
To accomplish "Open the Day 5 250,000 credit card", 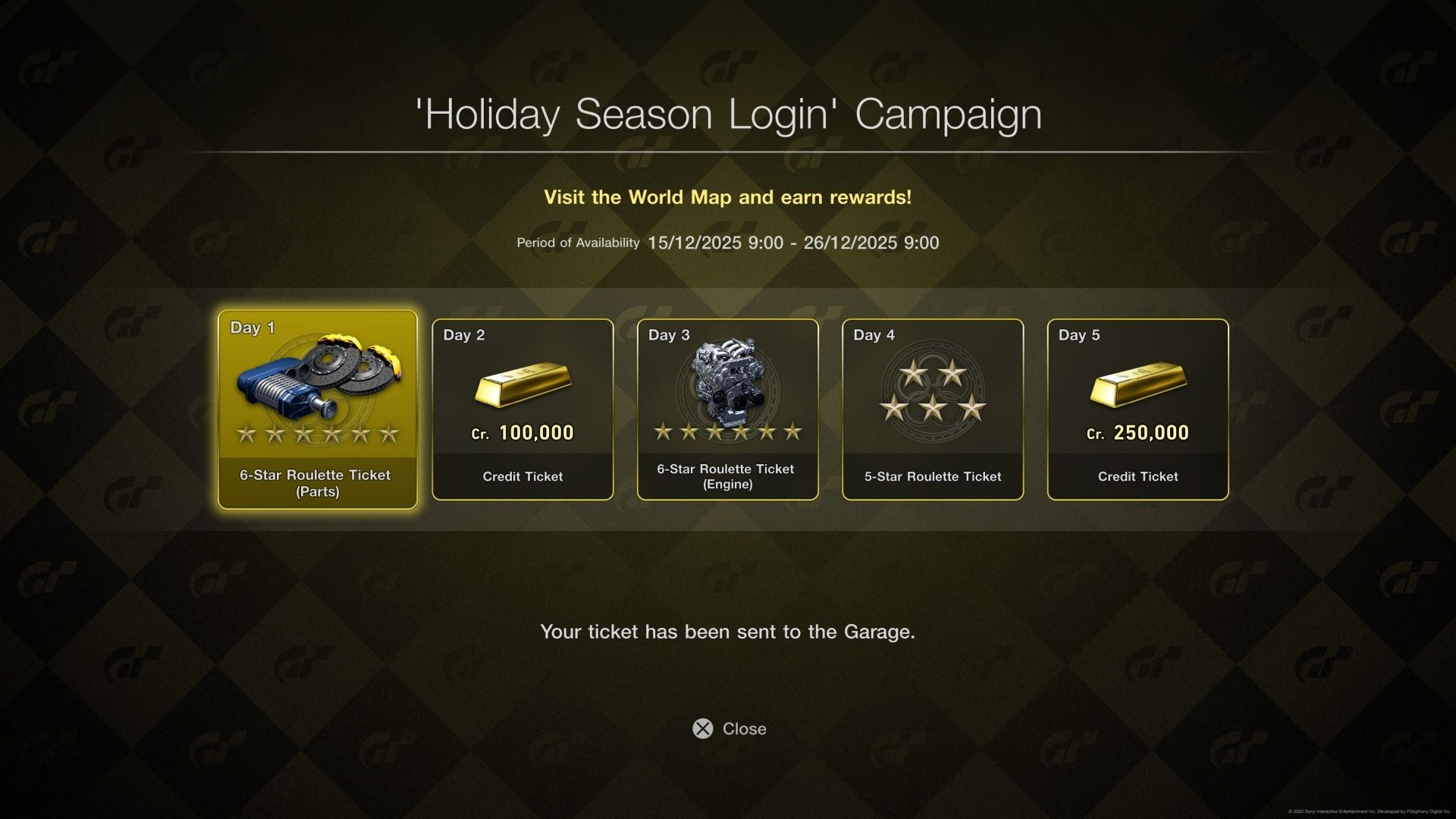I will pyautogui.click(x=1137, y=409).
